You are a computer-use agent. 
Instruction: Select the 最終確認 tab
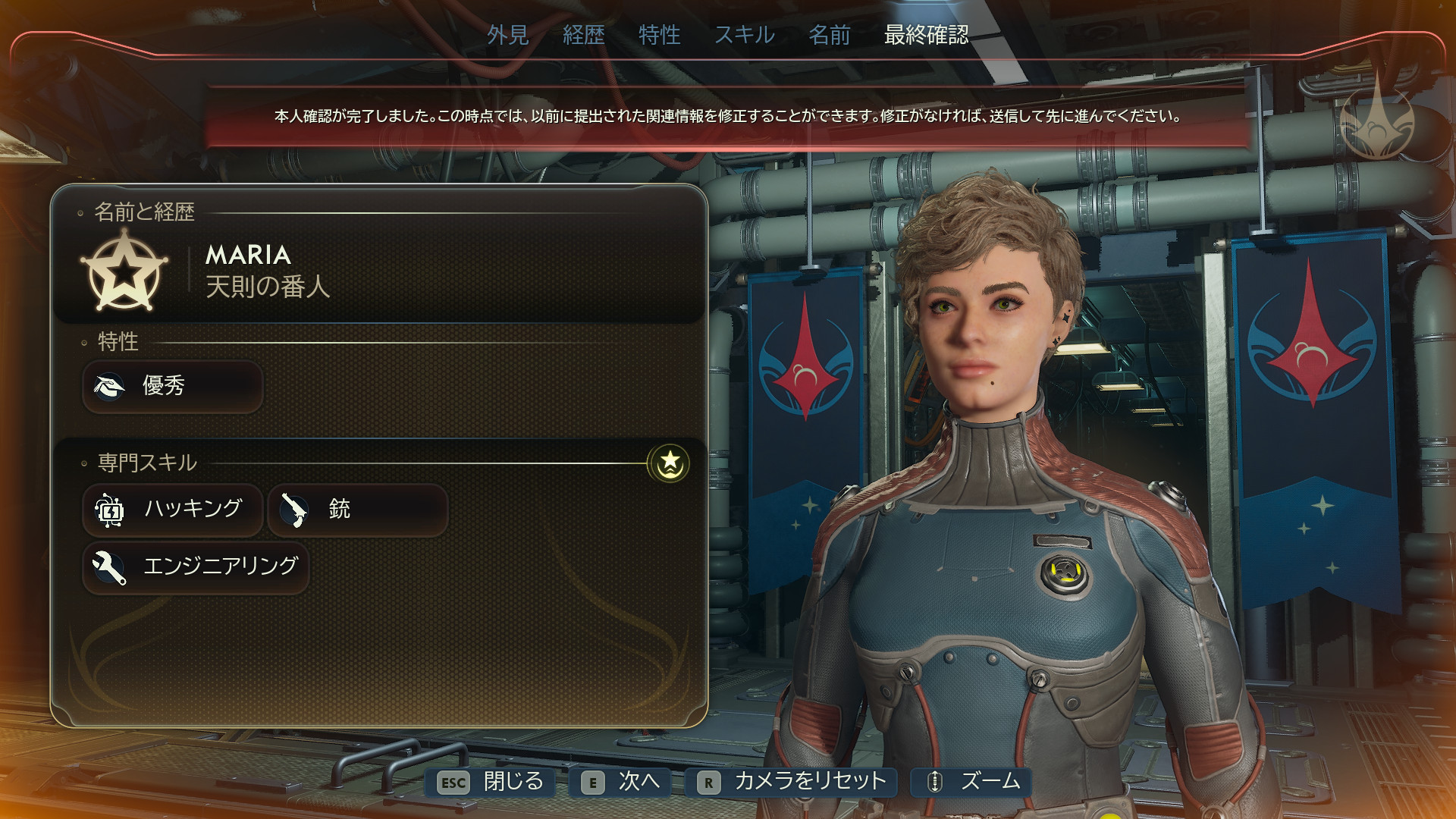[926, 35]
